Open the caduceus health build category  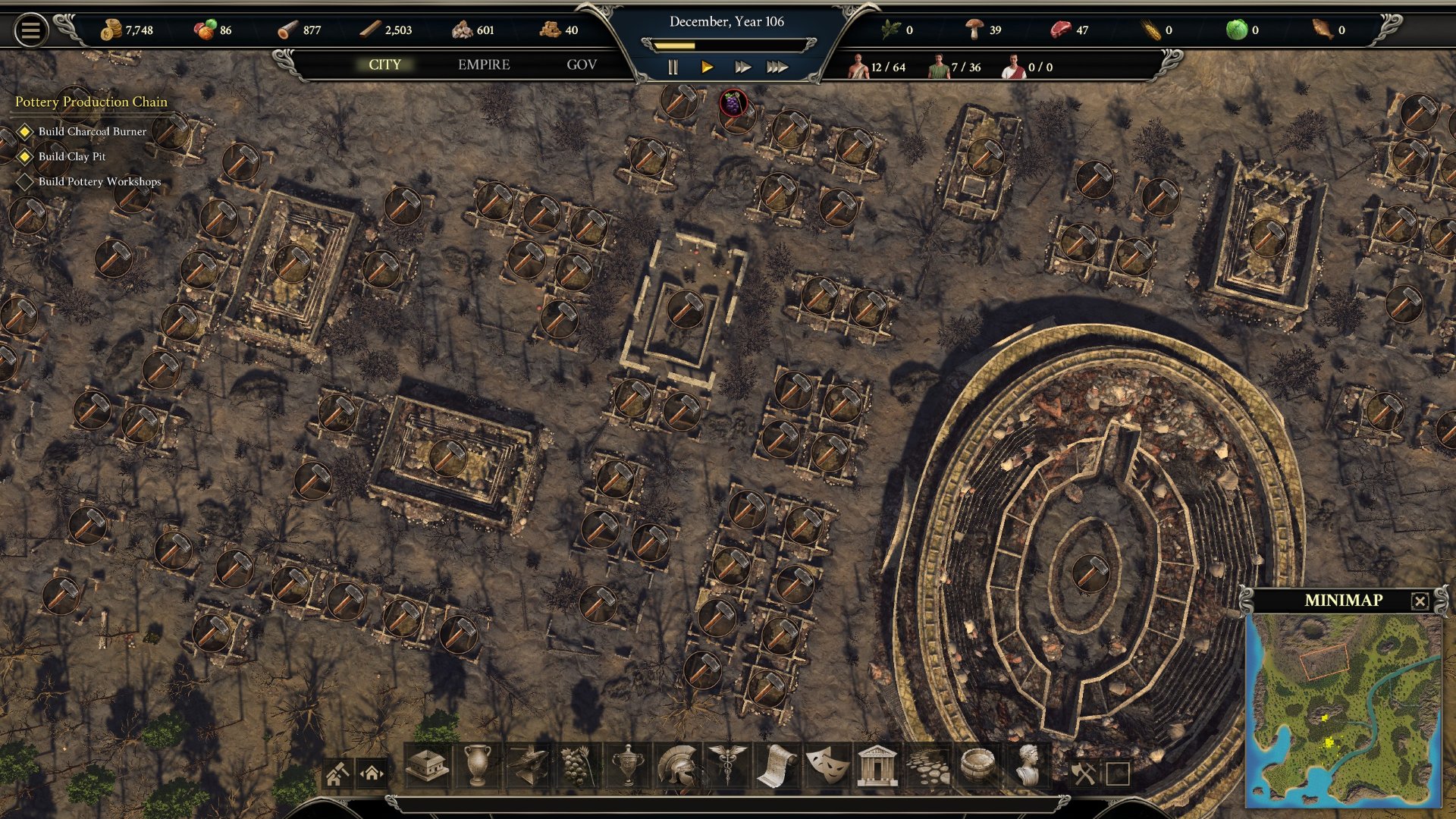pos(726,766)
